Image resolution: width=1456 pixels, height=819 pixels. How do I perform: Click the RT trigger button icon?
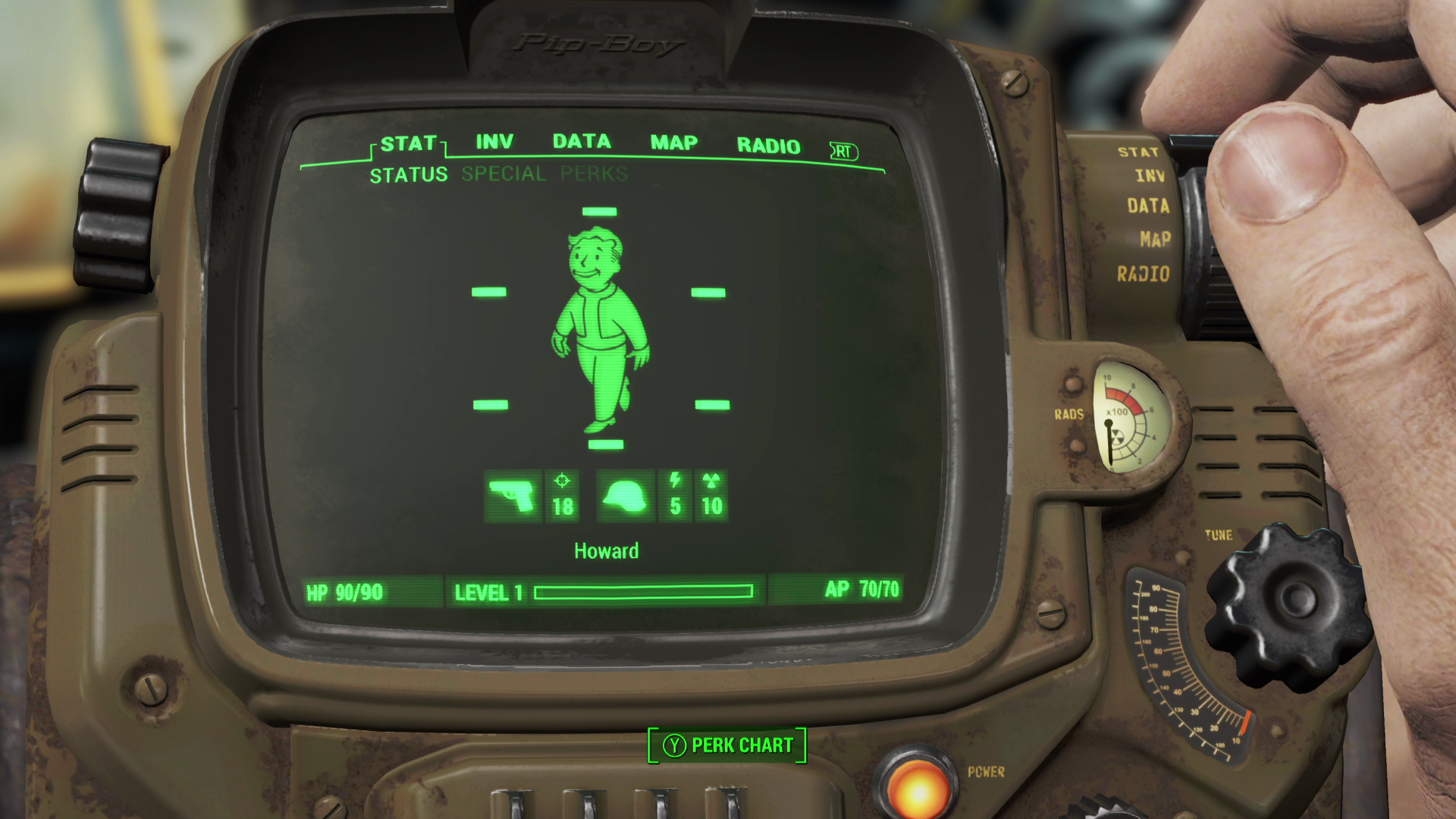[x=844, y=152]
